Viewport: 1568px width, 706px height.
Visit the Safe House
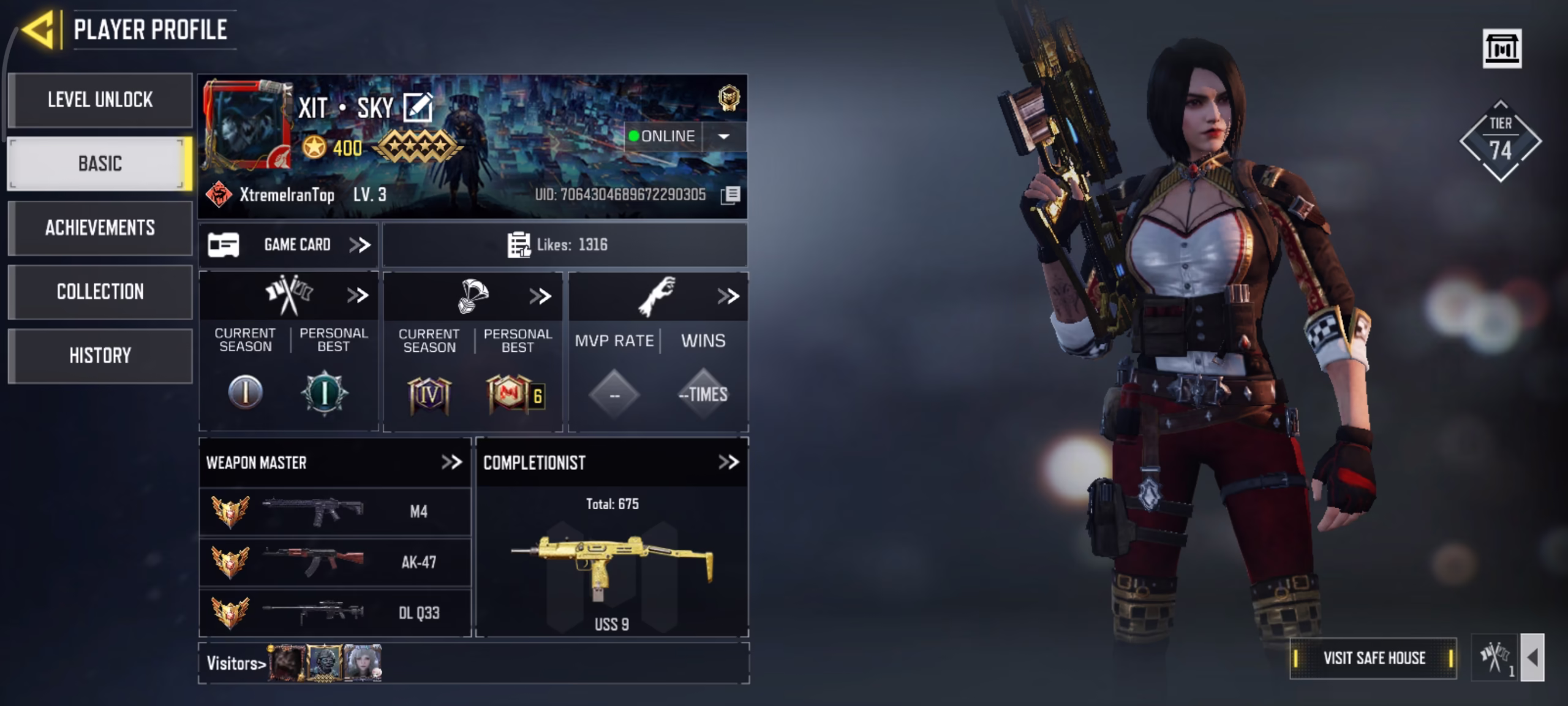click(x=1373, y=658)
